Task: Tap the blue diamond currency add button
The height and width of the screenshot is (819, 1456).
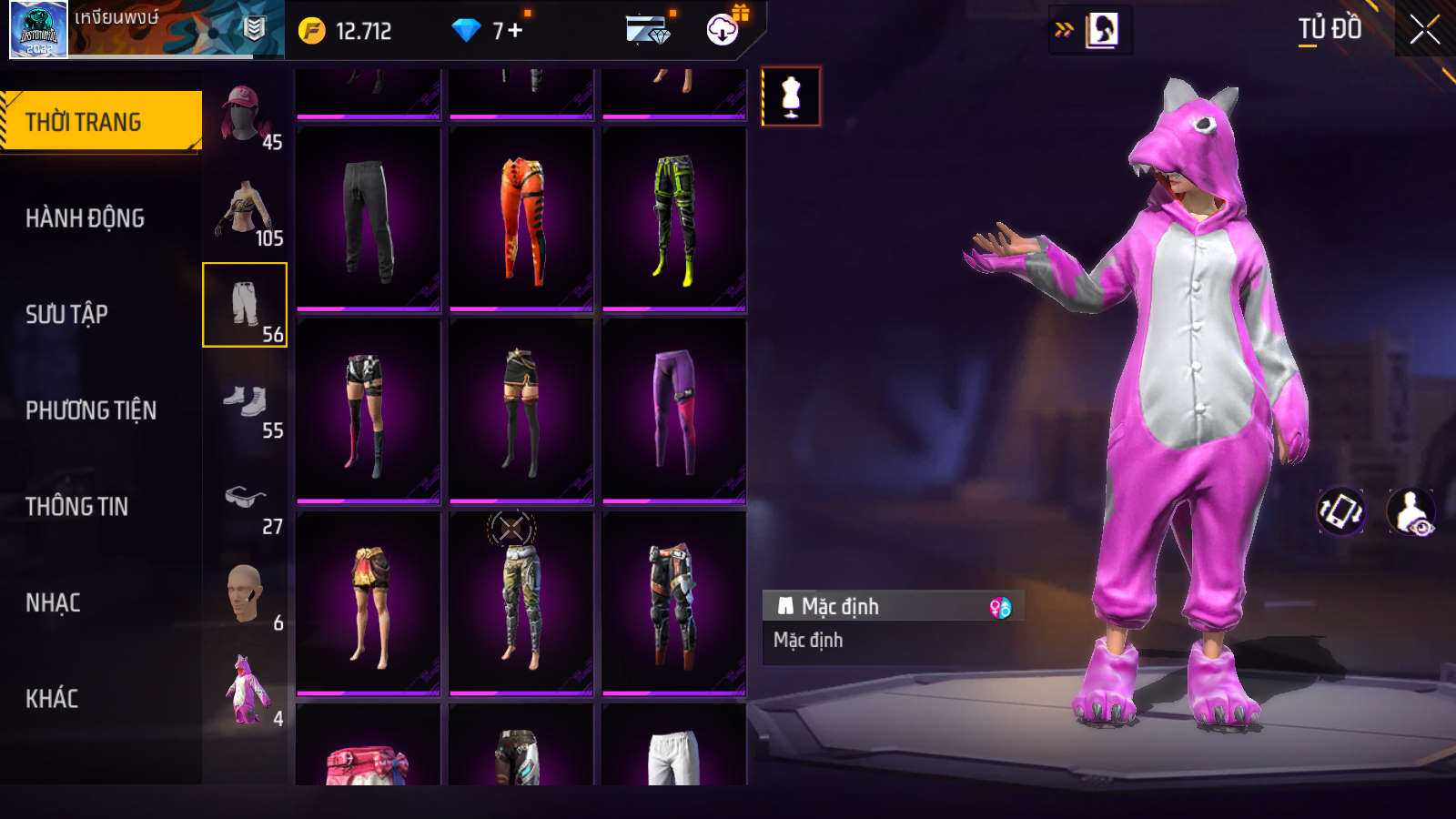Action: coord(515,31)
